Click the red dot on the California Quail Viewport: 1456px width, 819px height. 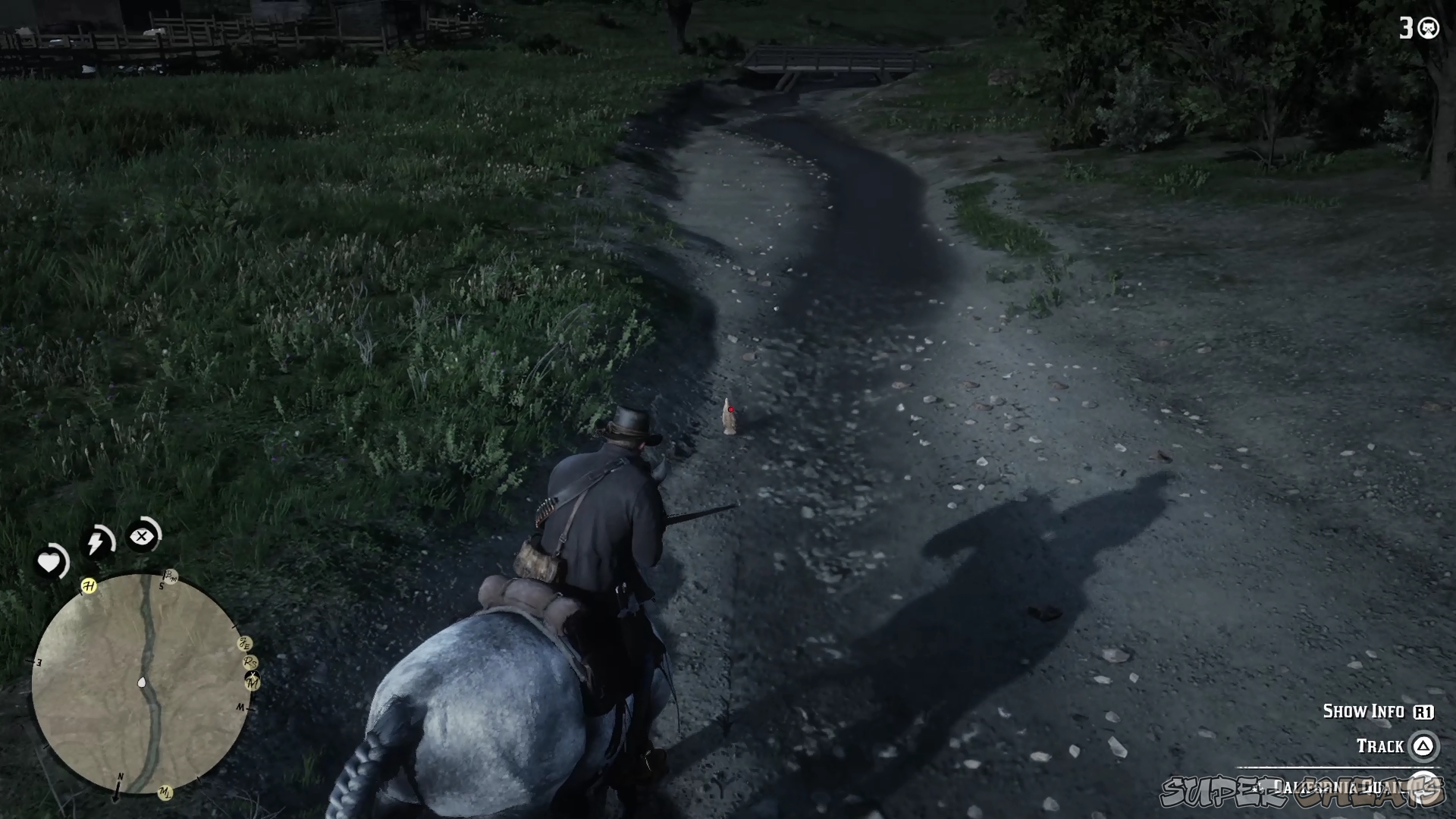(x=730, y=409)
